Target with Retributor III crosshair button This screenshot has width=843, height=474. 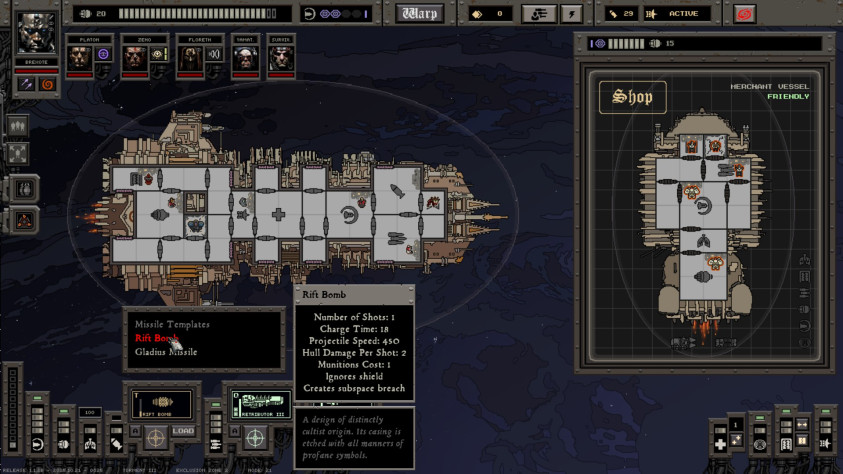255,437
